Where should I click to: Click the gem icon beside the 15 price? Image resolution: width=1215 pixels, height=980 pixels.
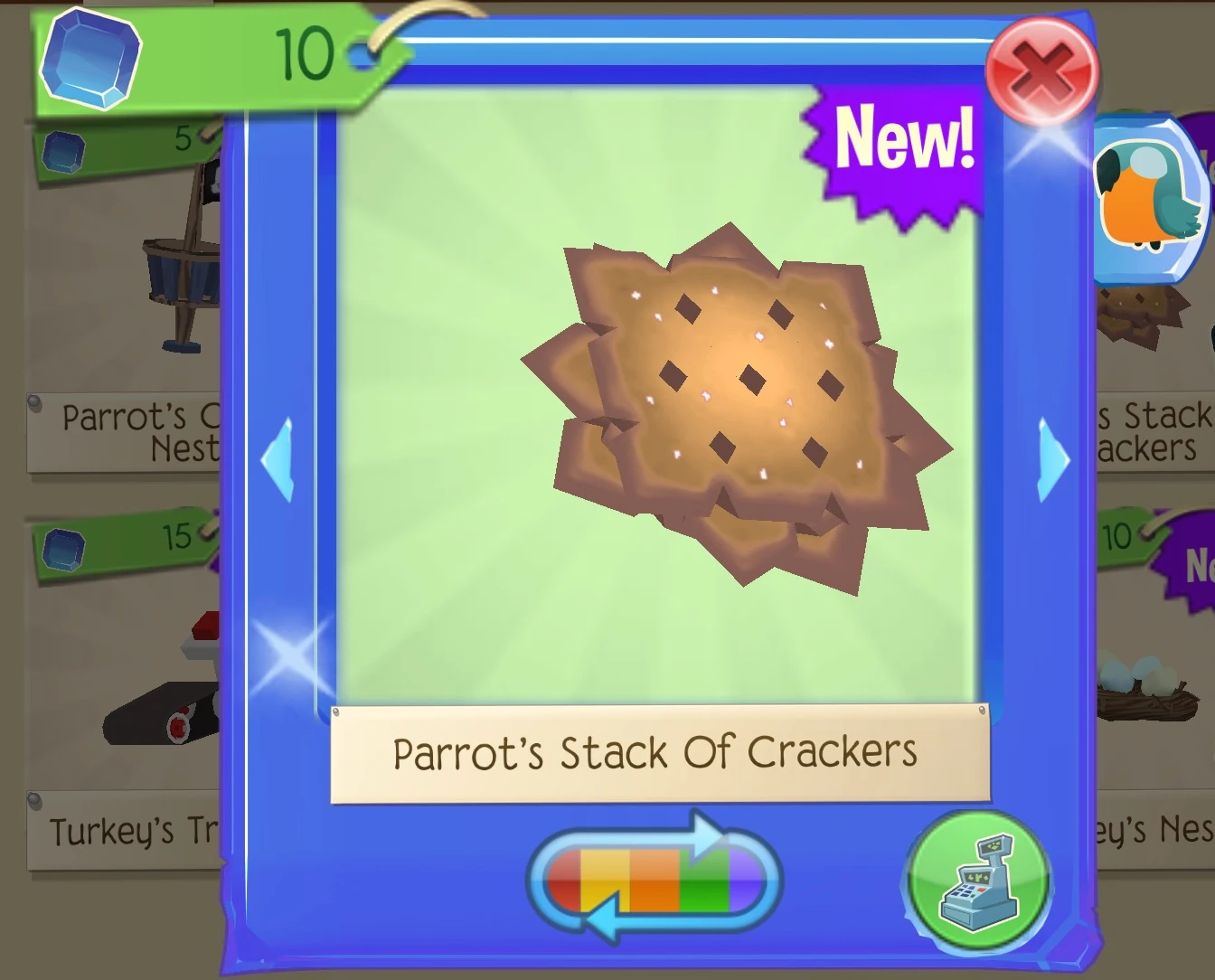(x=63, y=550)
